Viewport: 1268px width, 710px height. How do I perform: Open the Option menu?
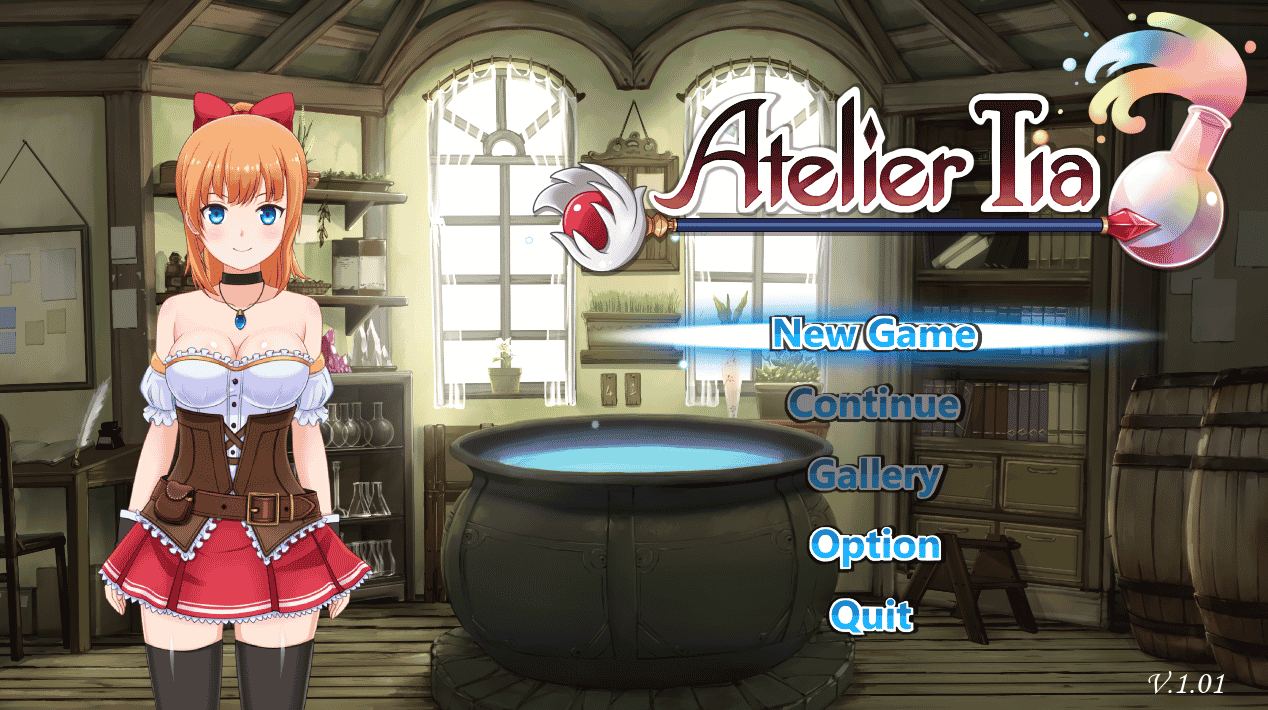tap(874, 546)
